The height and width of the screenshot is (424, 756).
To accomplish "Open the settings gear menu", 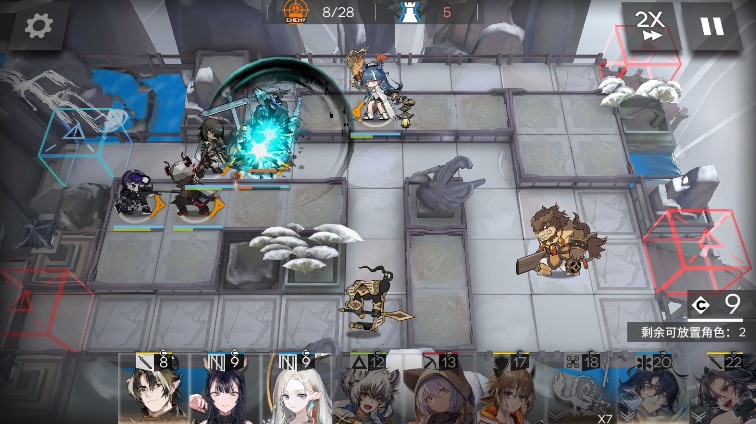I will coord(38,26).
